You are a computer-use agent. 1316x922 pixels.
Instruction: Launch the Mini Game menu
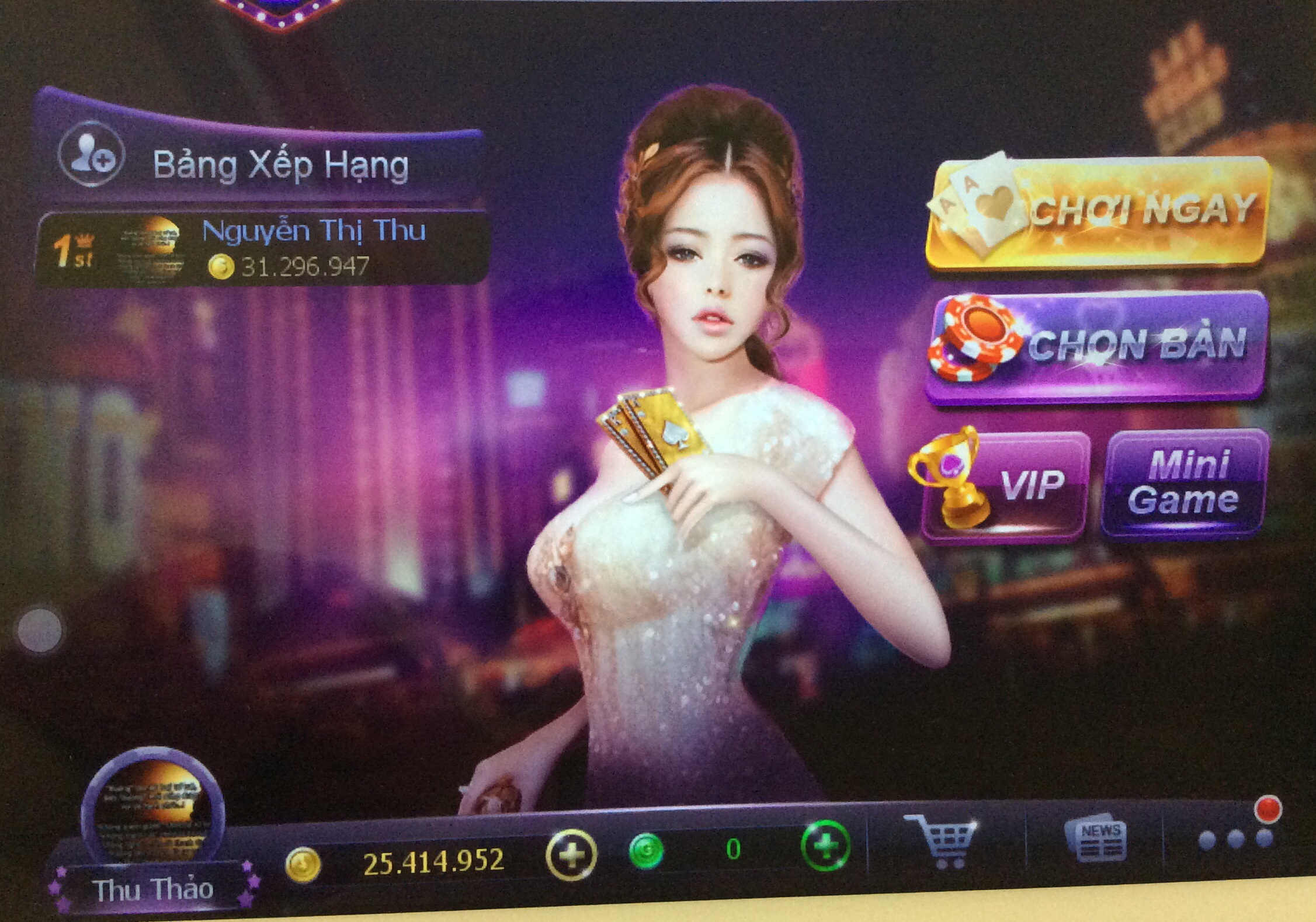click(1183, 482)
